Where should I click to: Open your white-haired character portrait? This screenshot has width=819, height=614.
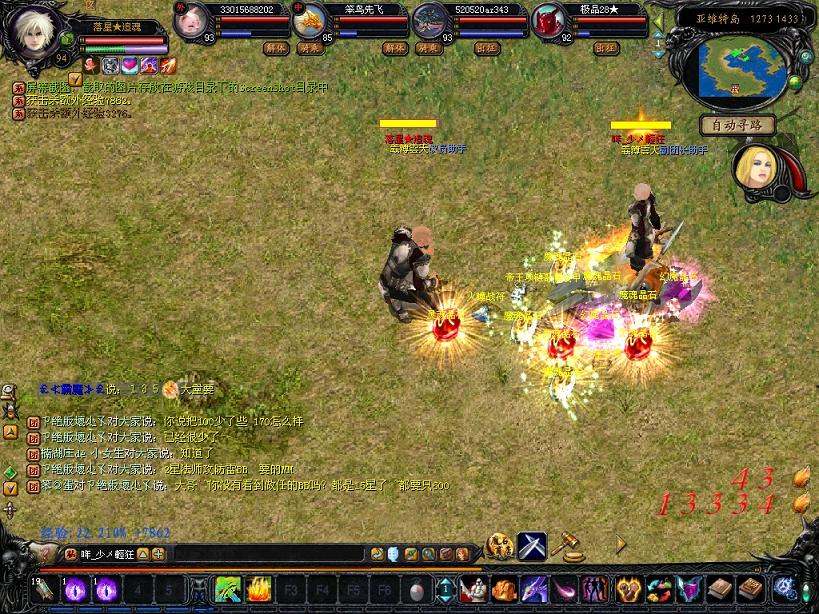(x=35, y=34)
